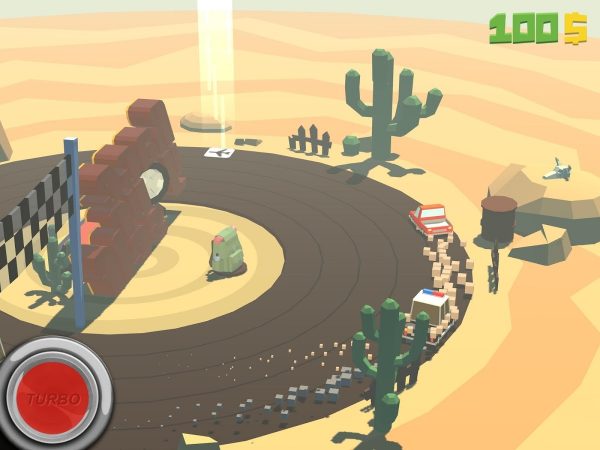
Task: Activate the red TURBO button
Action: point(54,397)
